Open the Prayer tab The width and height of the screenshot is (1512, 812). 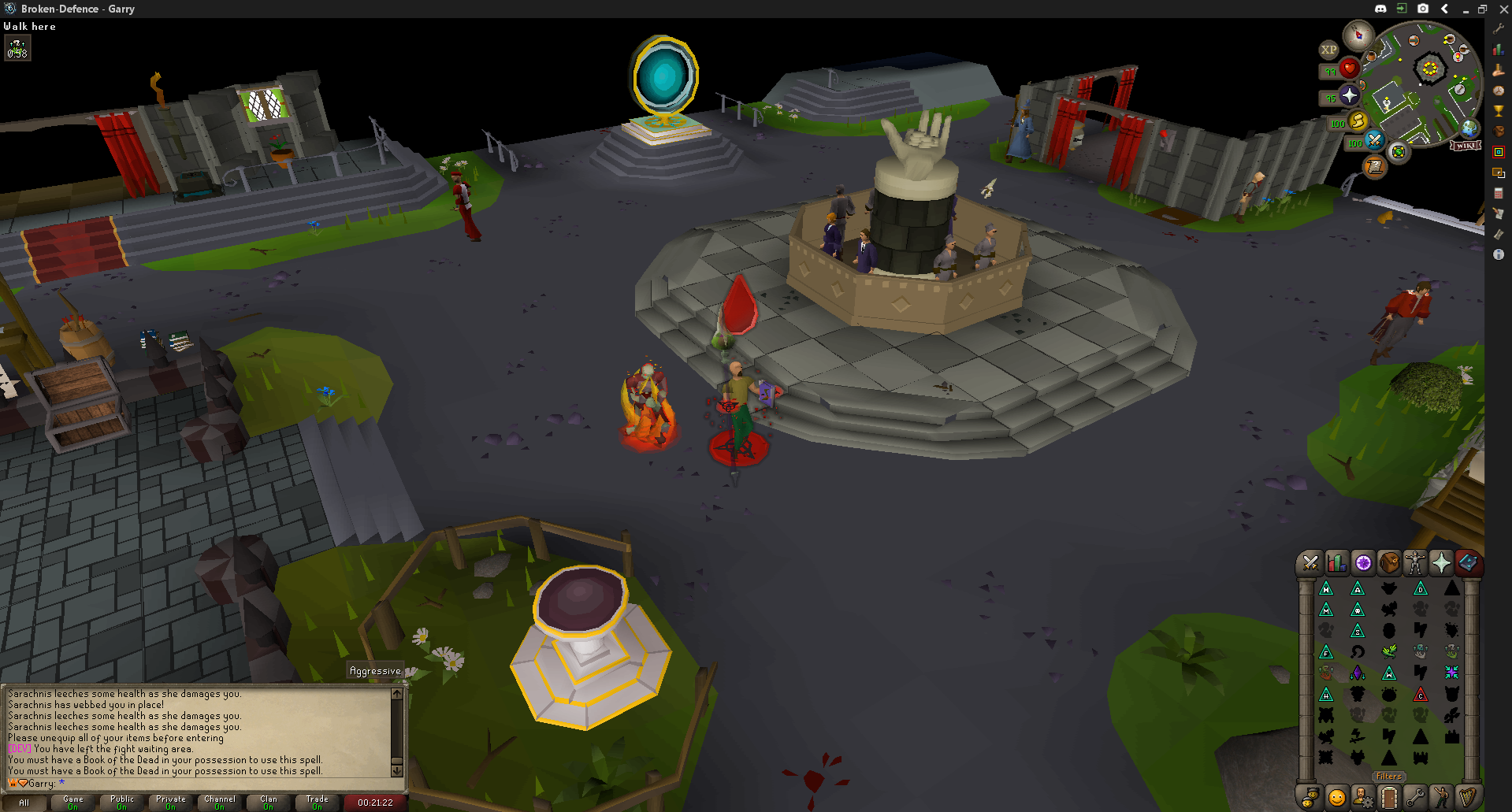[x=1442, y=562]
